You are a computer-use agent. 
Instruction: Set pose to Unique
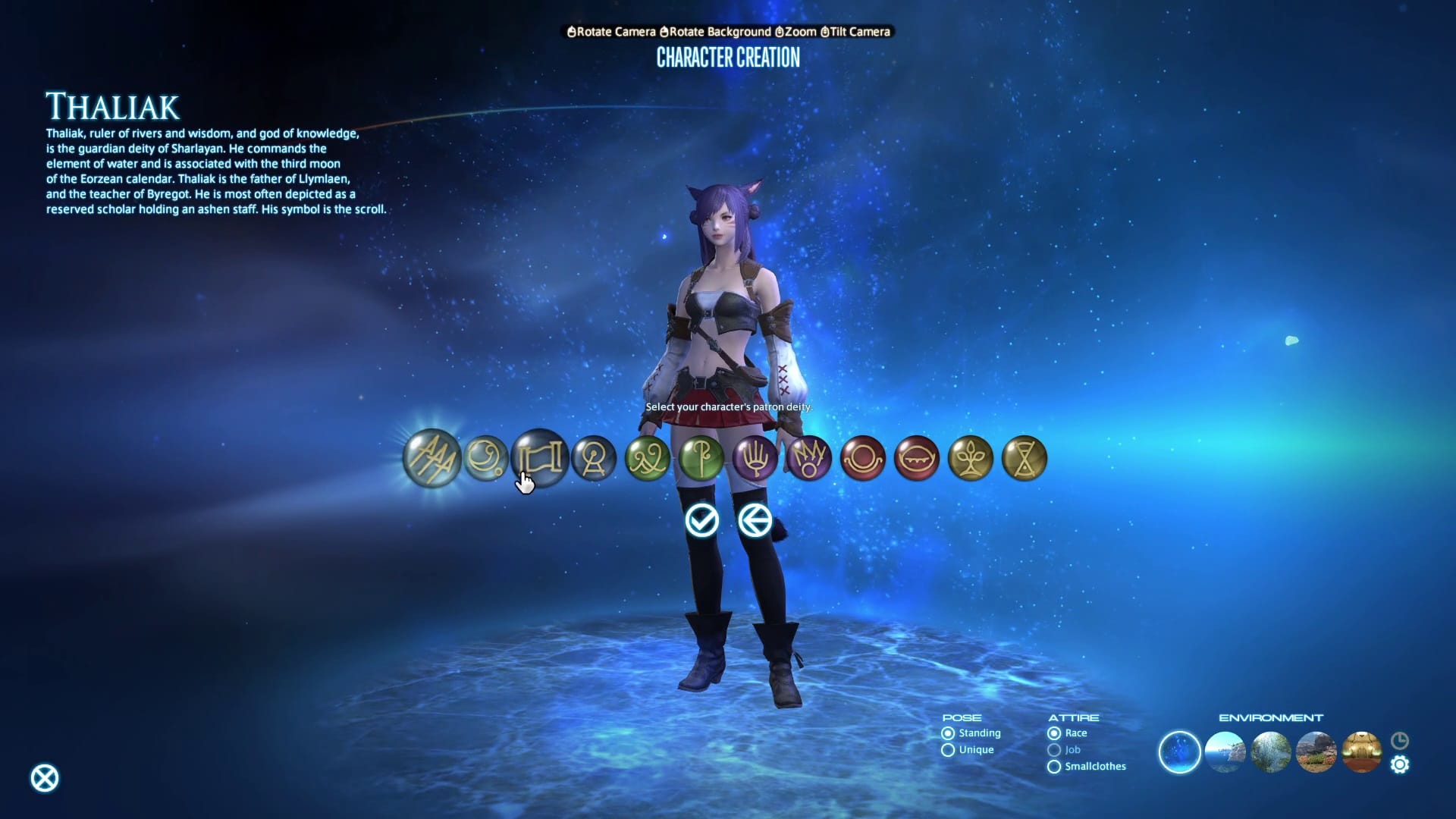948,750
